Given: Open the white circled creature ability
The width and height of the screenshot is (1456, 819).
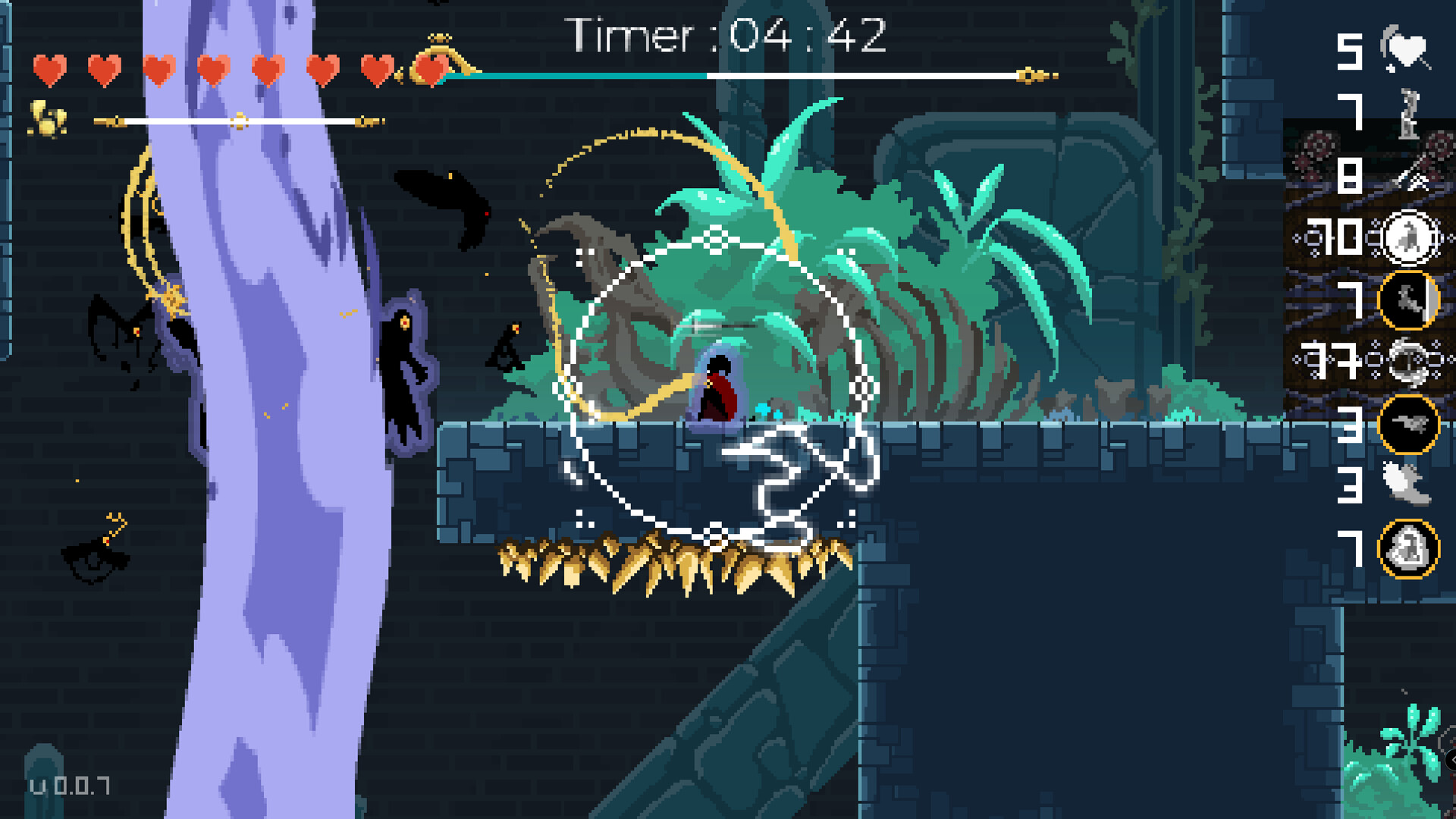Looking at the screenshot, I should [1408, 236].
